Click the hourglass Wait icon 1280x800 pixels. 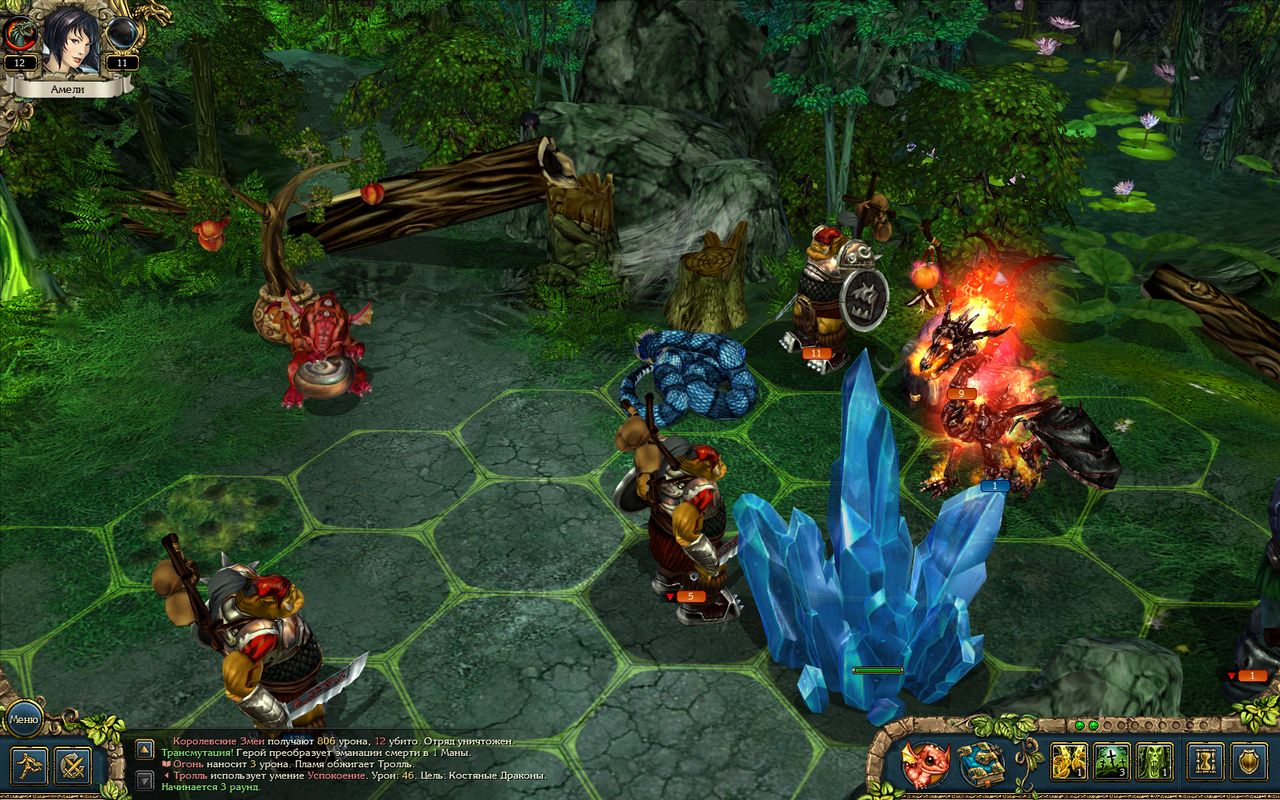pyautogui.click(x=1204, y=760)
